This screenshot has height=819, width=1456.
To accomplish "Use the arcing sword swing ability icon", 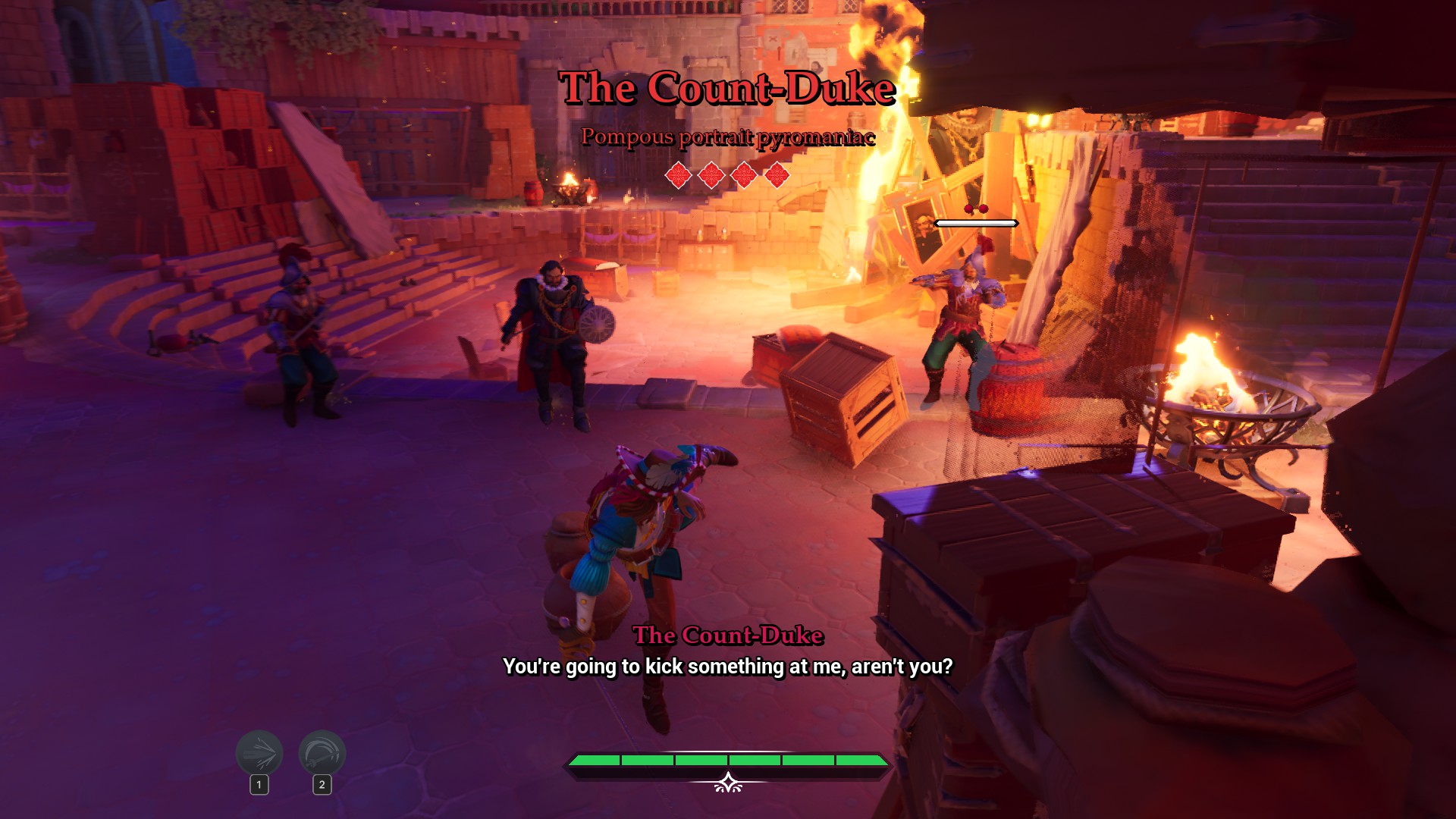I will point(322,753).
